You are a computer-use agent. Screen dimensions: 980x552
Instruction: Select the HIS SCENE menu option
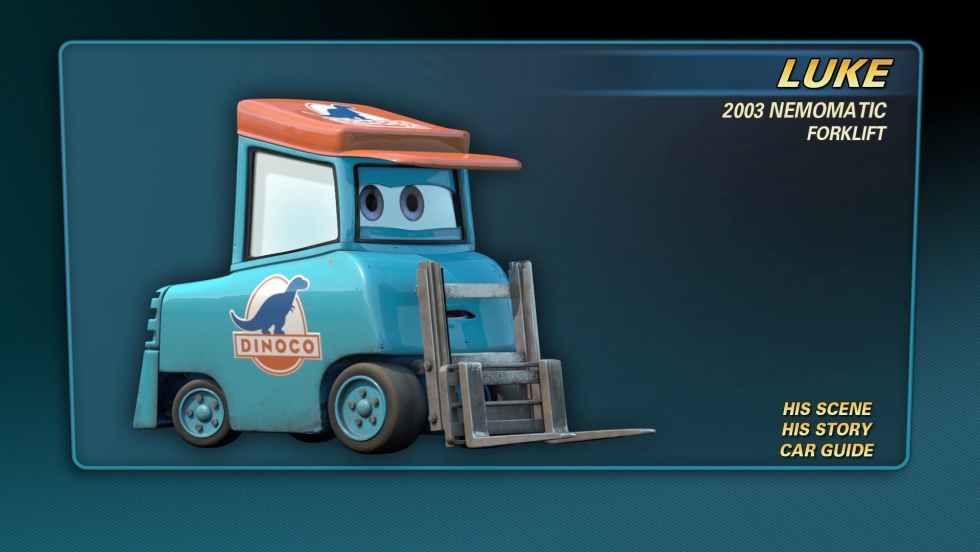827,408
